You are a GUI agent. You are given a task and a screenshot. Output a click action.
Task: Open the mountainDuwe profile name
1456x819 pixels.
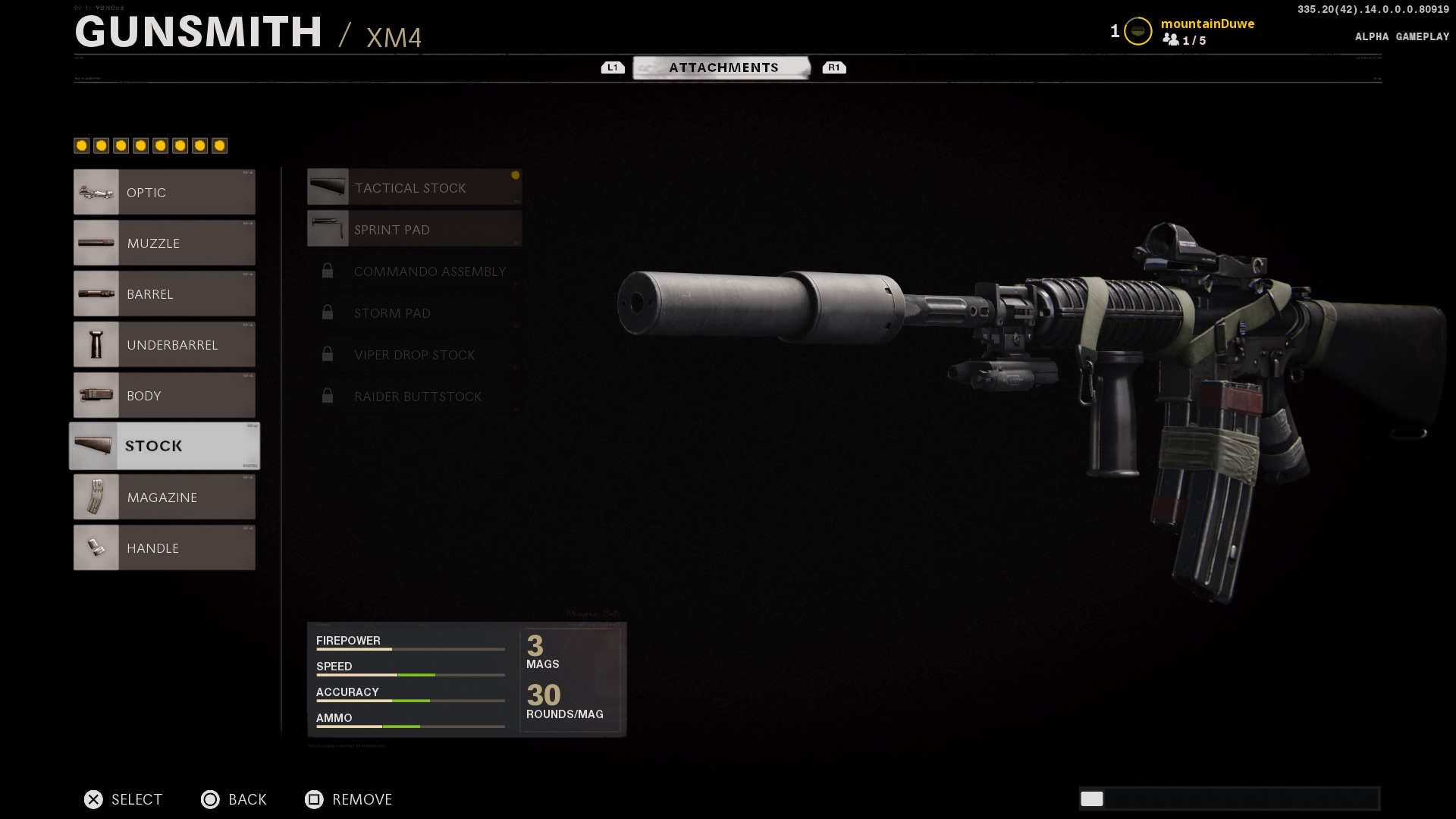tap(1208, 24)
